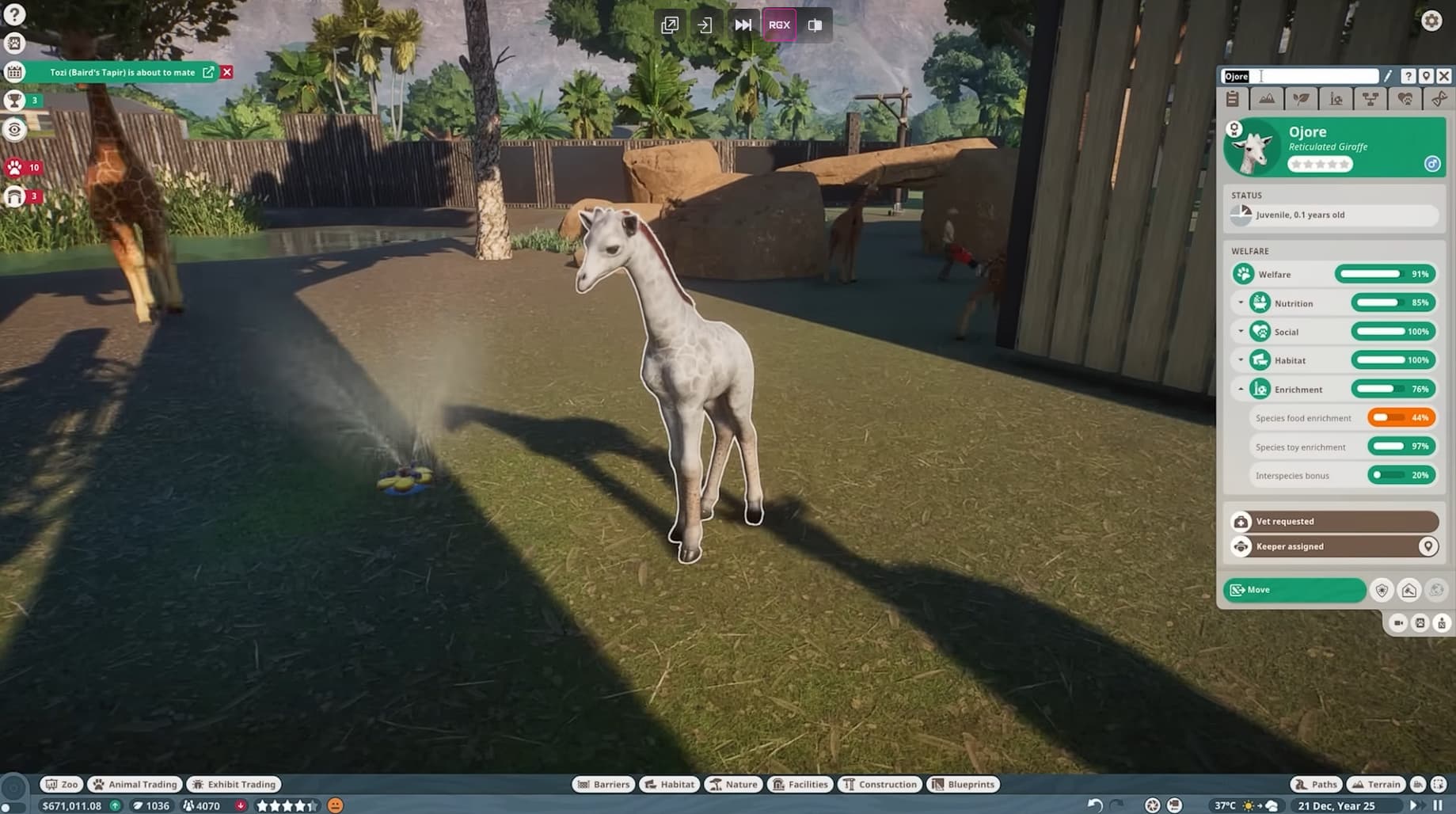The image size is (1456, 814).
Task: Toggle the eye visibility icon in the left sidebar
Action: pyautogui.click(x=16, y=128)
